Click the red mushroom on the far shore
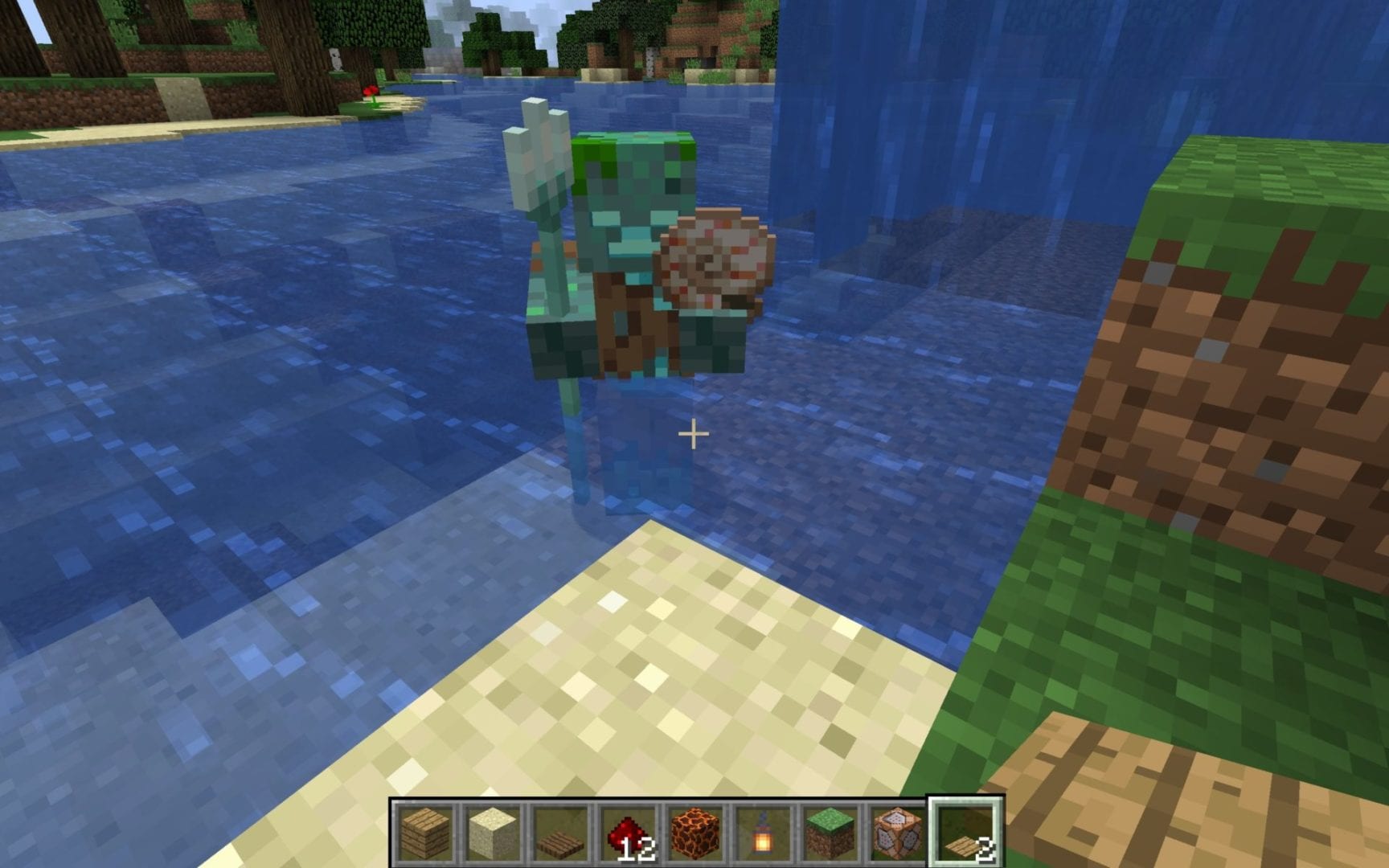The width and height of the screenshot is (1389, 868). (370, 91)
